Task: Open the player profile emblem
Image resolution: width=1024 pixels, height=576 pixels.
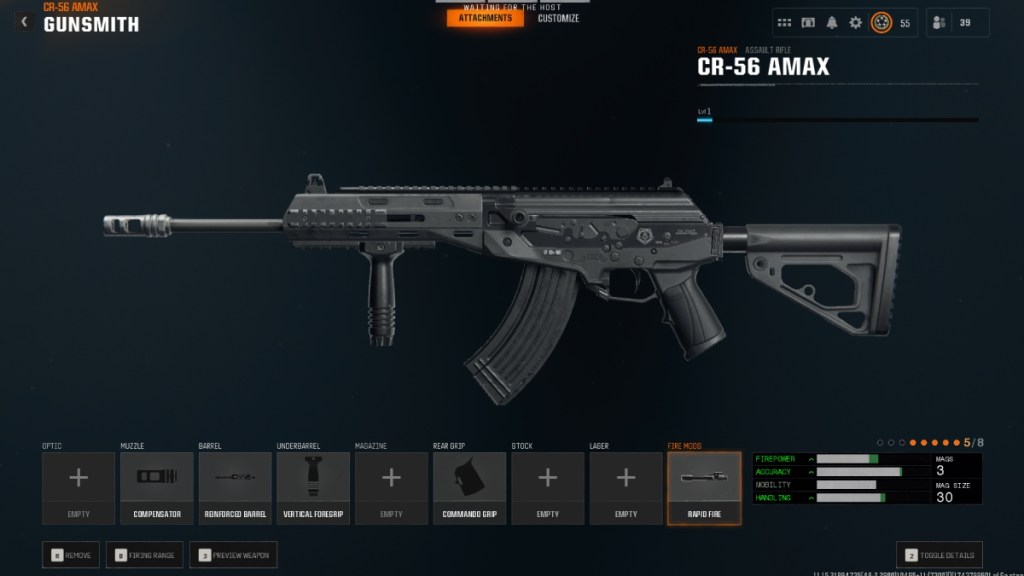Action: [881, 23]
